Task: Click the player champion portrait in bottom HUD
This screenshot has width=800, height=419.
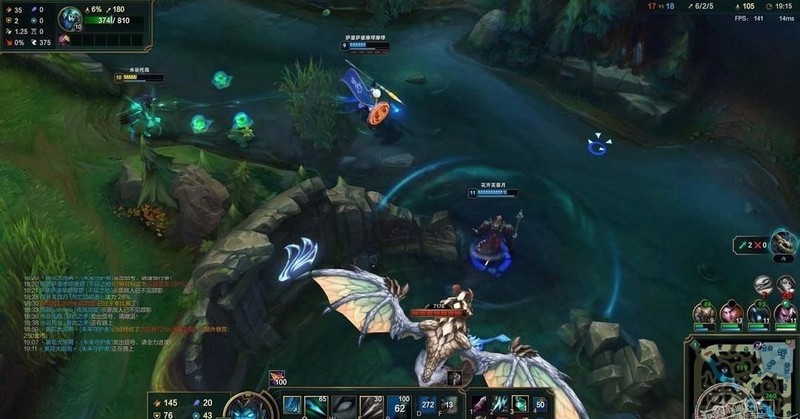Action: click(x=244, y=407)
